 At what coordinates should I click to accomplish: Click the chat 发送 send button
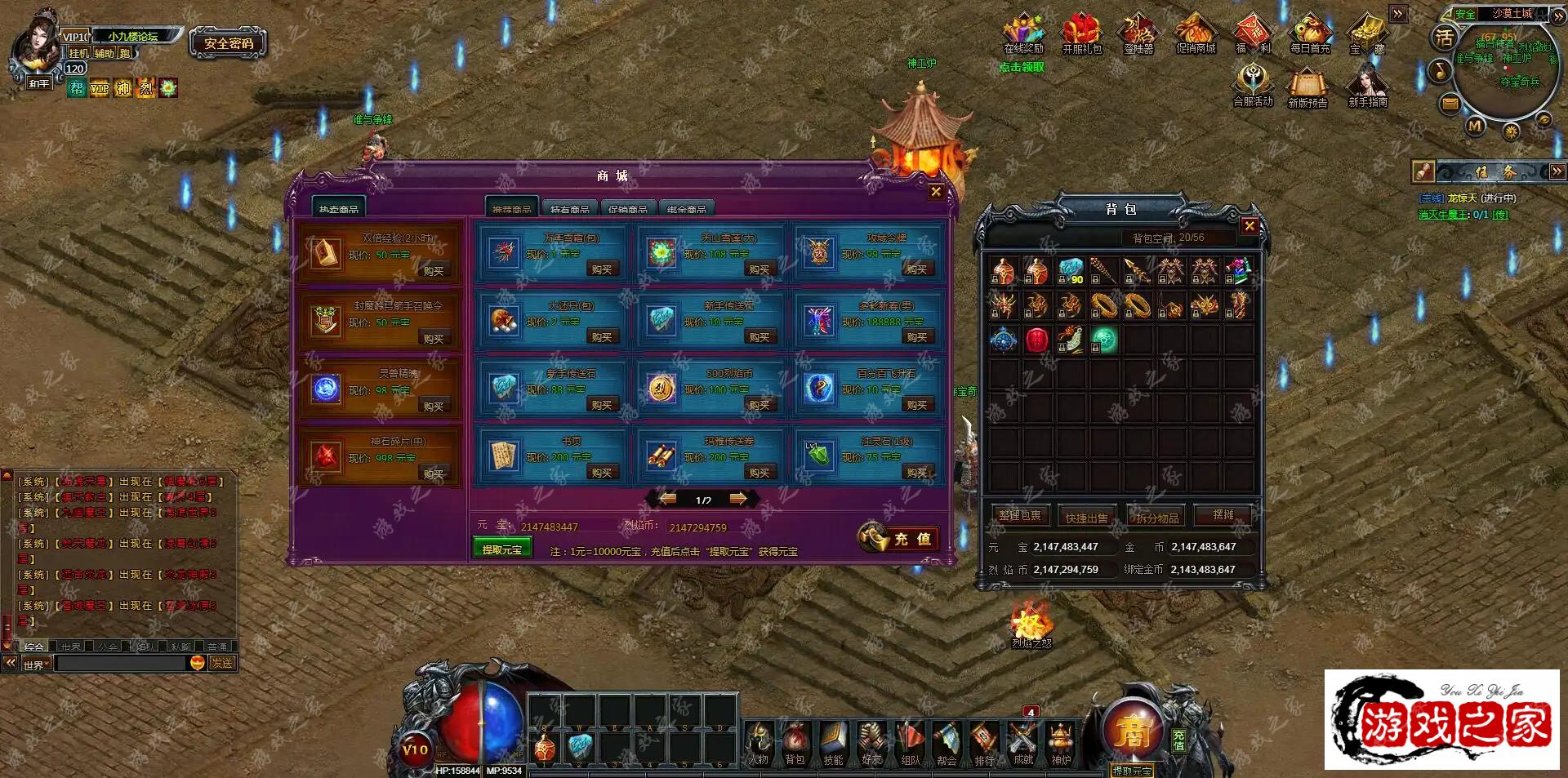coord(222,664)
